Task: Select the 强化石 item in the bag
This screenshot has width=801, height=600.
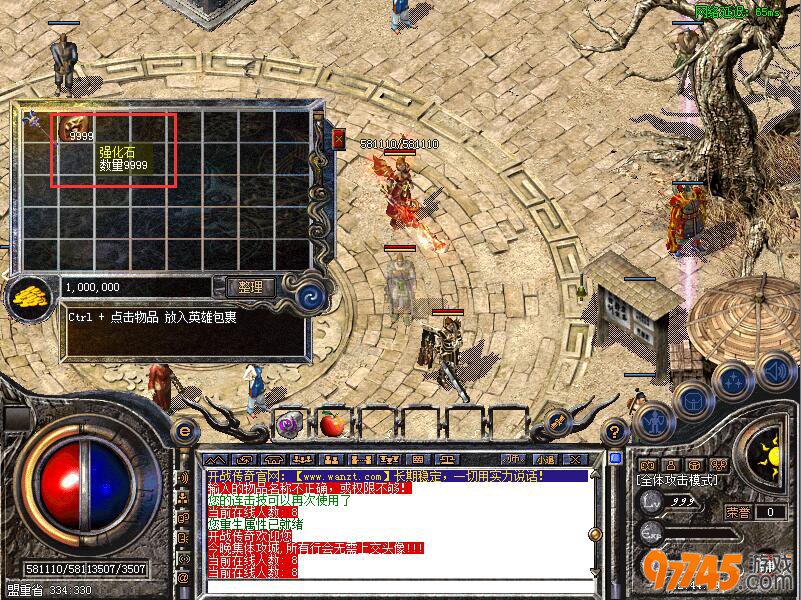Action: click(72, 128)
